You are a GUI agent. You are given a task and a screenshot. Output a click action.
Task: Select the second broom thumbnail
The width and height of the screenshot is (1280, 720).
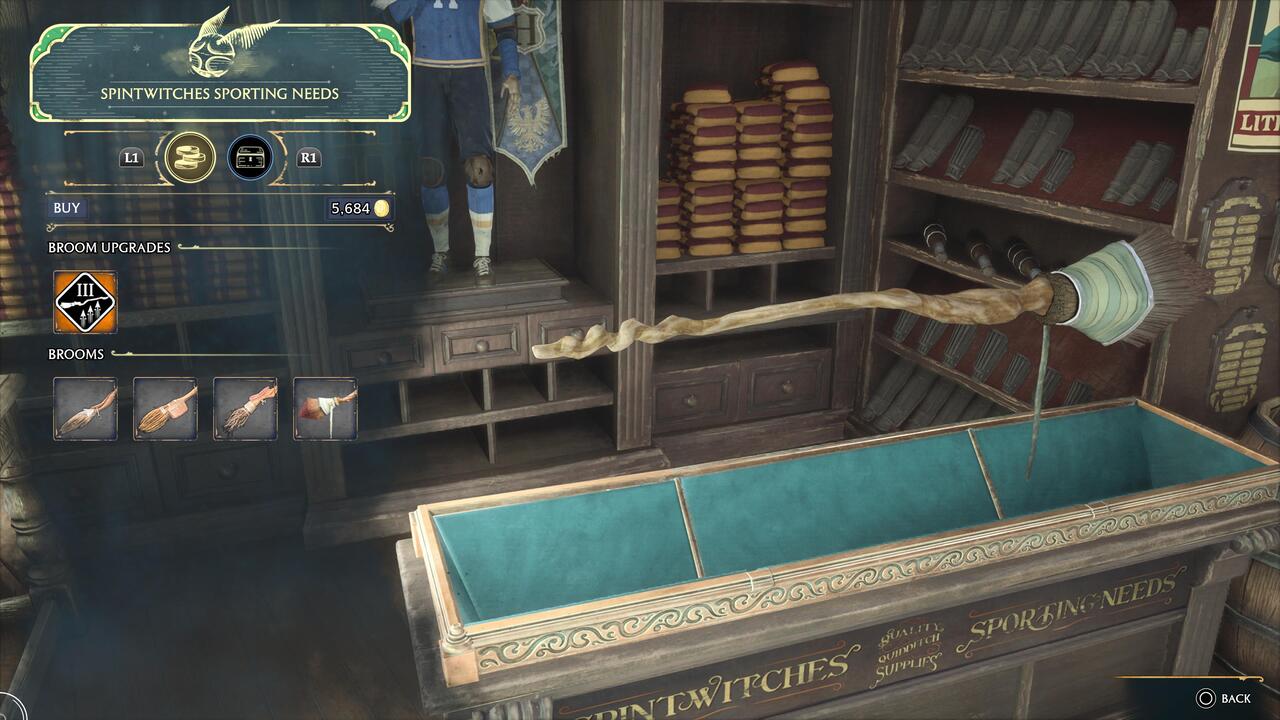(x=164, y=409)
